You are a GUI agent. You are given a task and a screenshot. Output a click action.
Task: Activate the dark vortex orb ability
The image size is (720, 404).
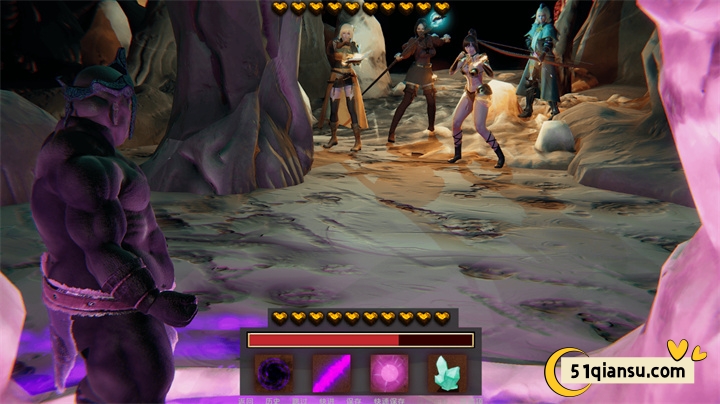[272, 373]
